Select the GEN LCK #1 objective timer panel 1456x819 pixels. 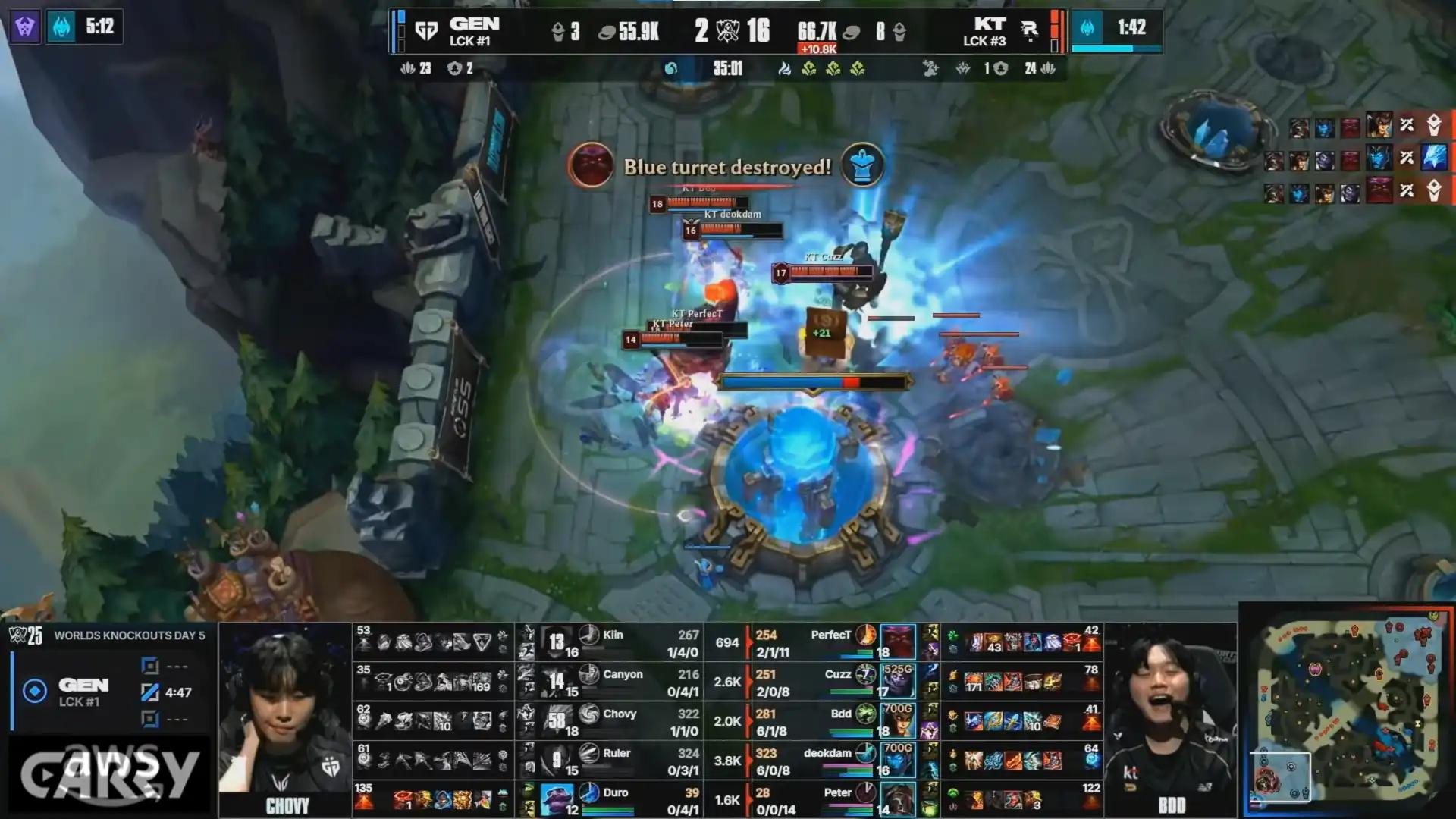110,692
